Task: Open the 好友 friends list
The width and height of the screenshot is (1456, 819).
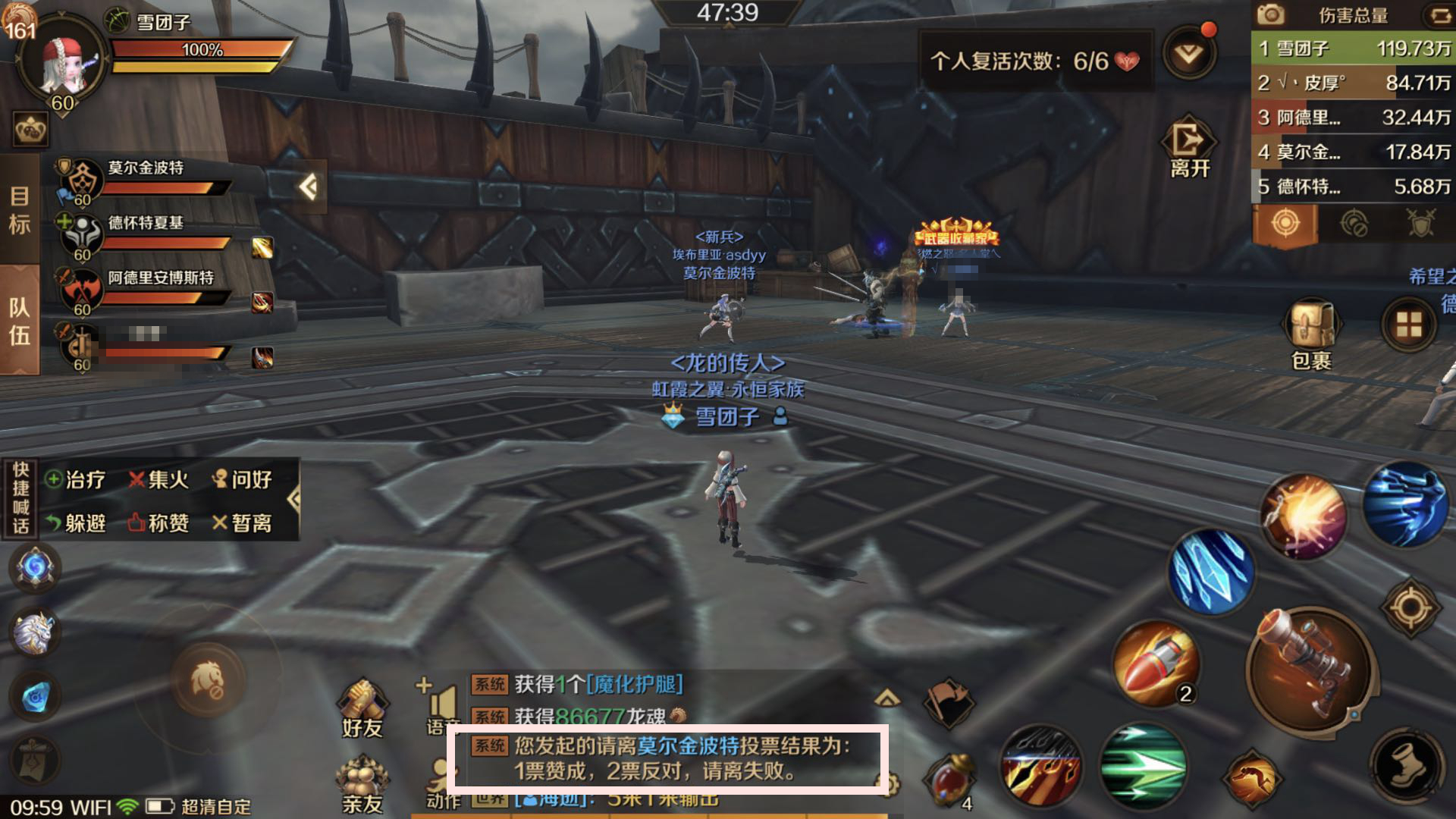Action: 362,708
